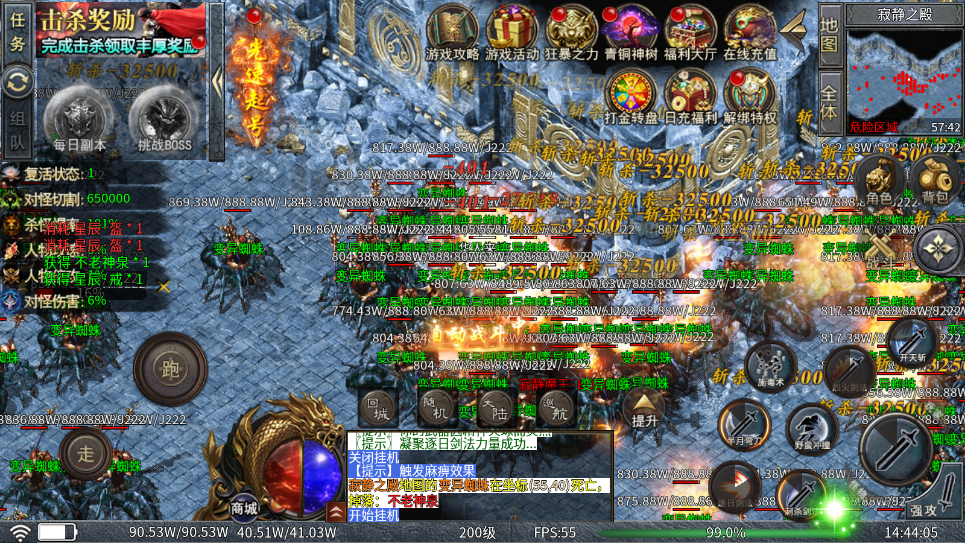Tap the 回城 return-to-town button
Viewport: 965px width, 543px height.
(x=379, y=405)
